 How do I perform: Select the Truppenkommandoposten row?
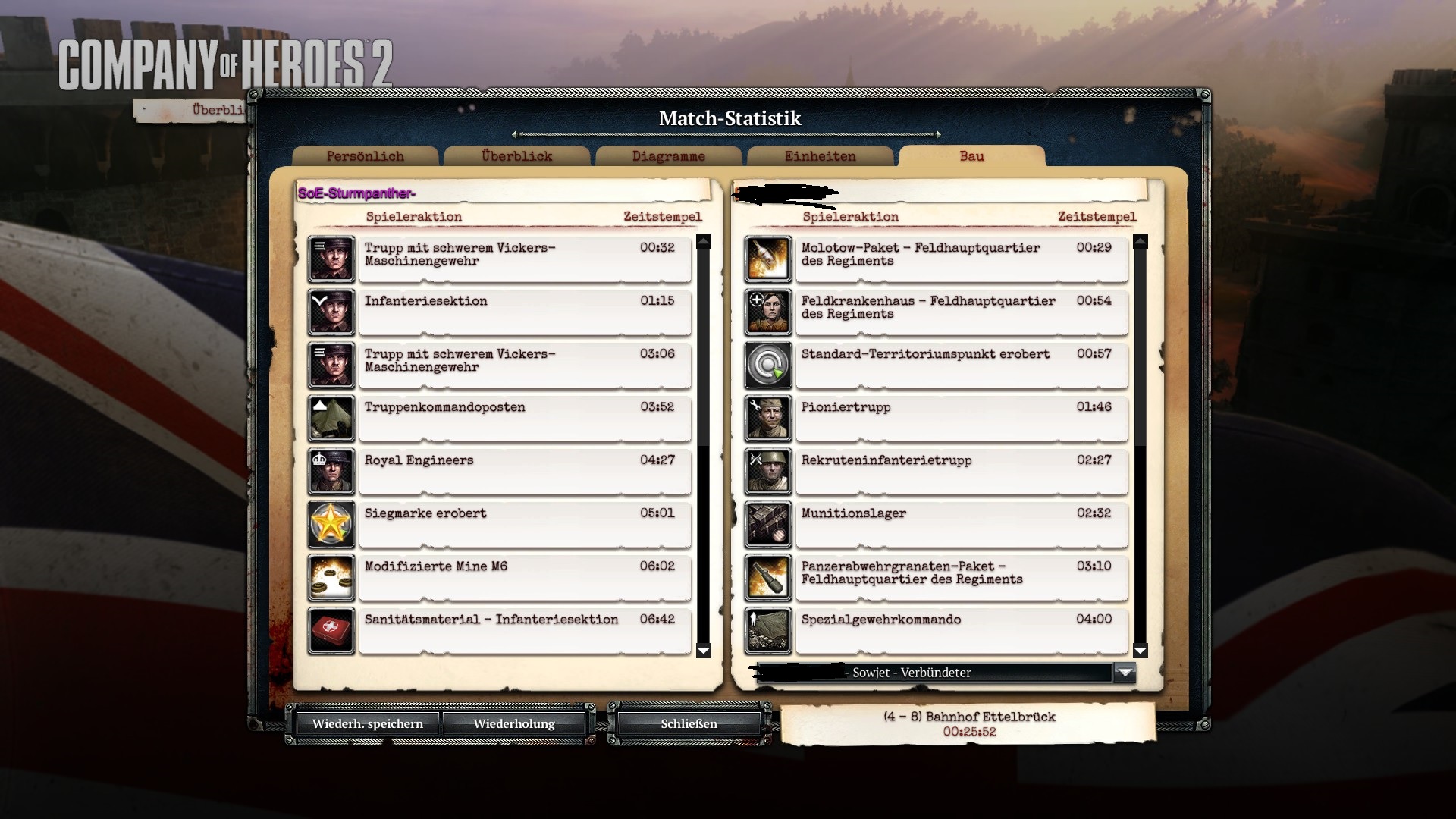pyautogui.click(x=523, y=418)
